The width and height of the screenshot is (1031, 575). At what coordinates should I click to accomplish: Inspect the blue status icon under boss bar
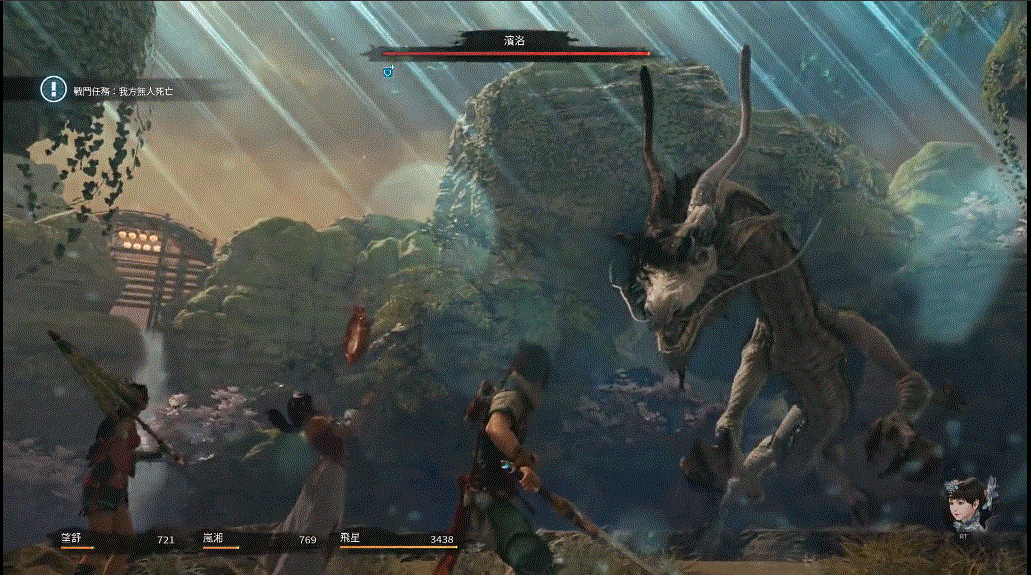click(388, 70)
